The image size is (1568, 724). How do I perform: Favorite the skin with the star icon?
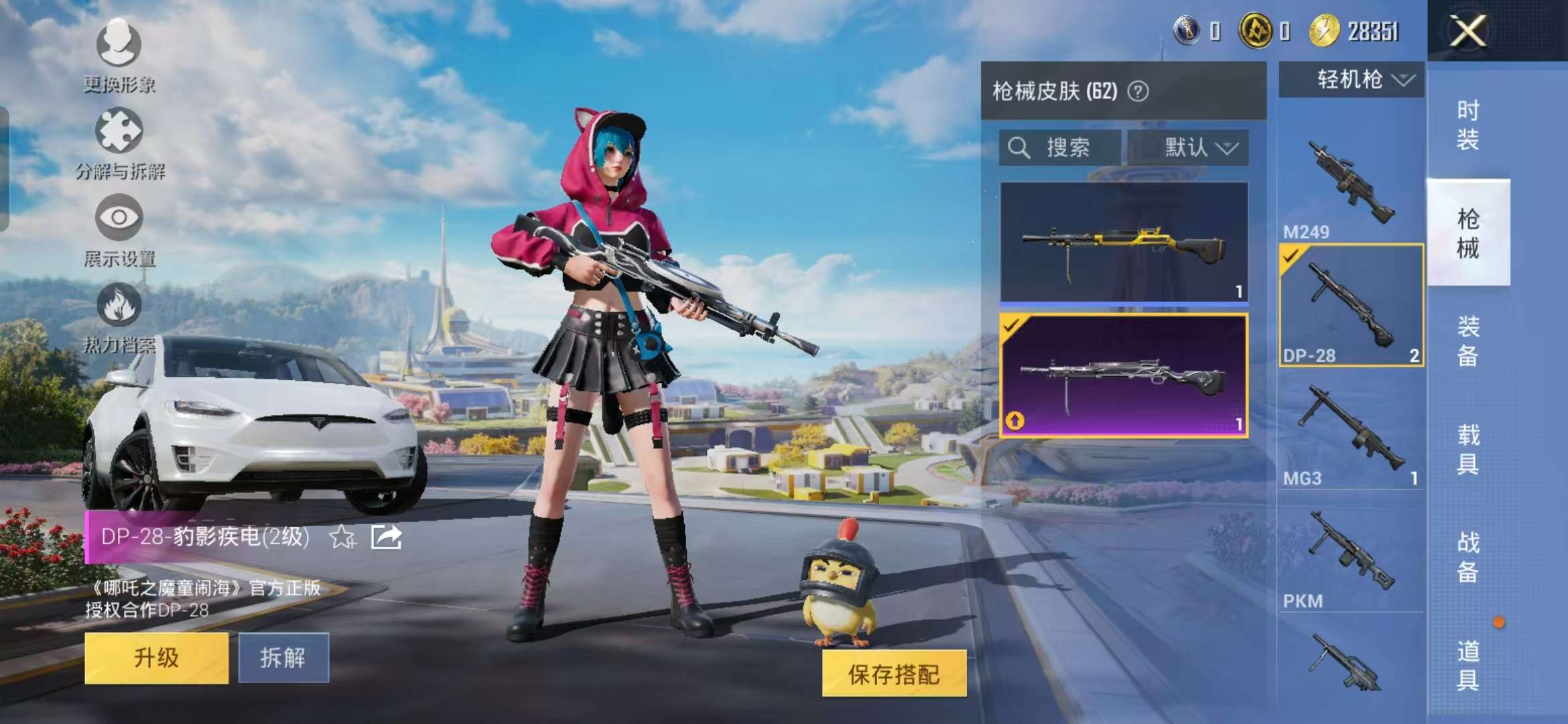(x=342, y=537)
